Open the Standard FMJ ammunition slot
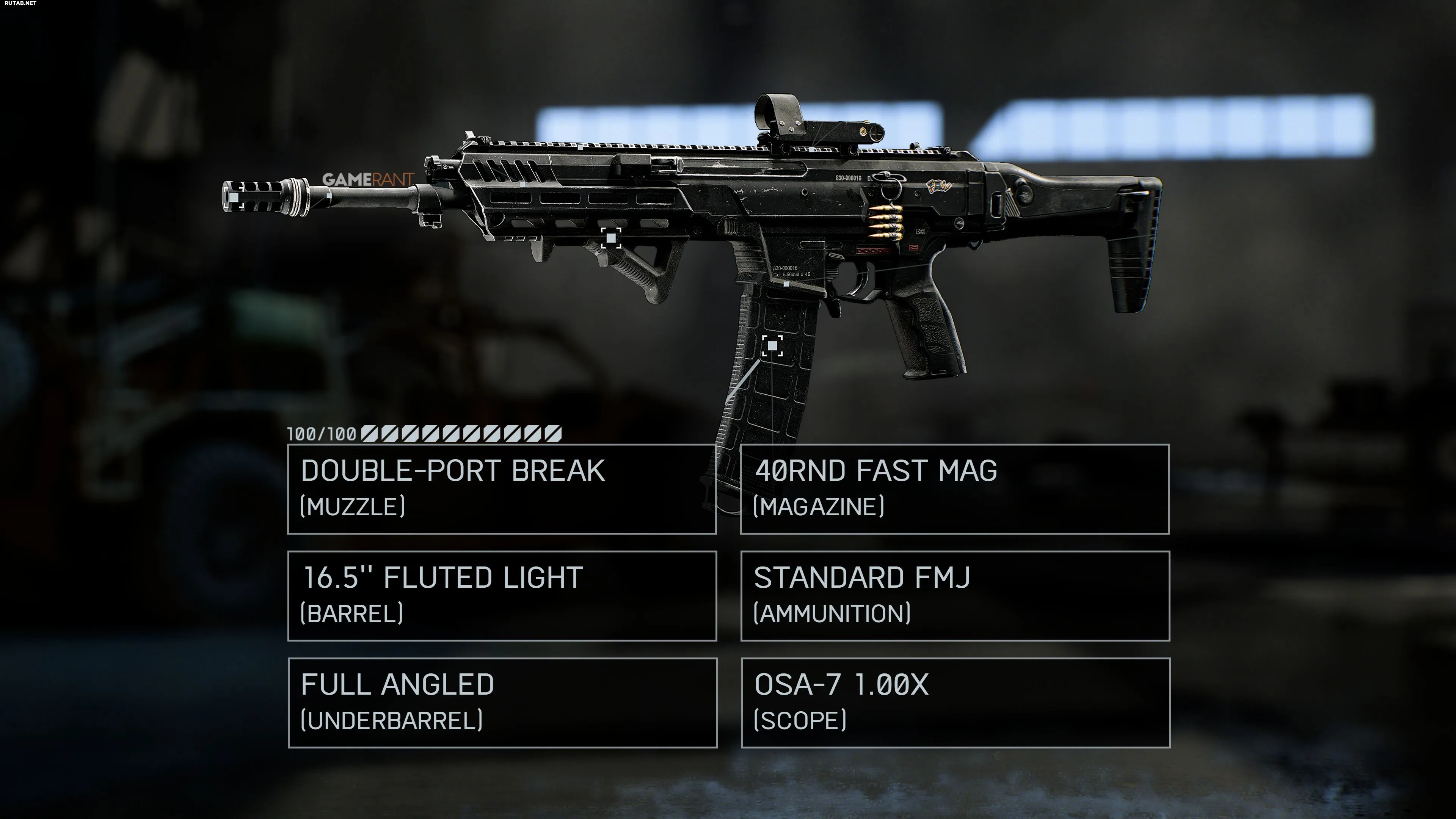The image size is (1456, 819). click(955, 596)
